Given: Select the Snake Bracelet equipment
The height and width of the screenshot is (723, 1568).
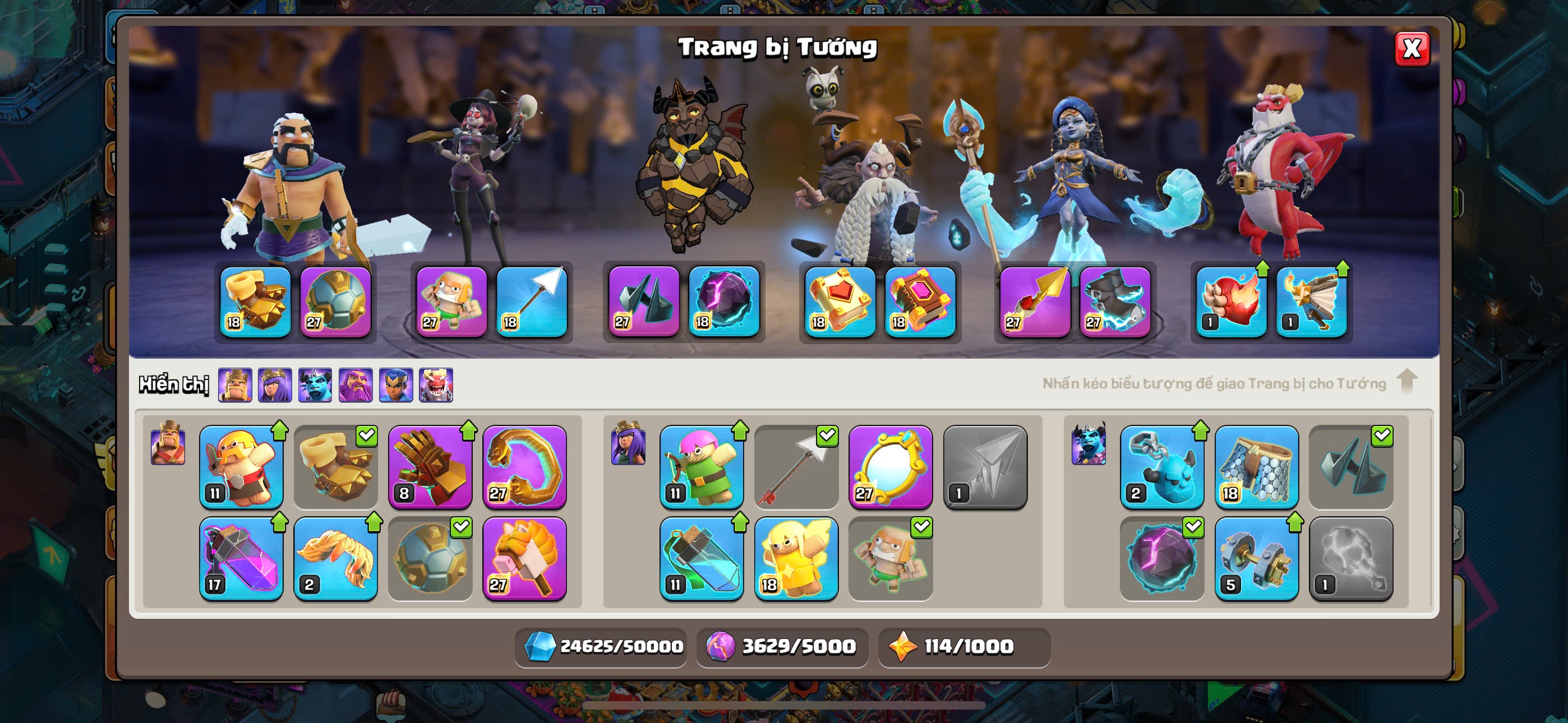Looking at the screenshot, I should tap(524, 467).
